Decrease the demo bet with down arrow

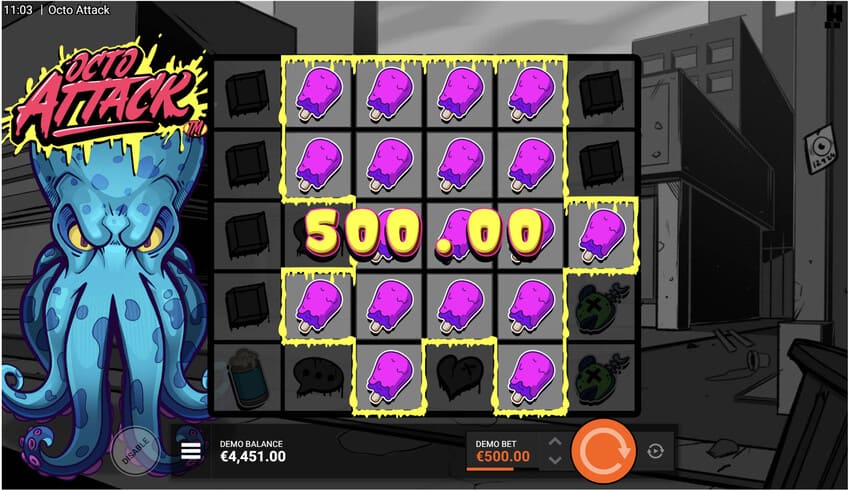coord(555,460)
